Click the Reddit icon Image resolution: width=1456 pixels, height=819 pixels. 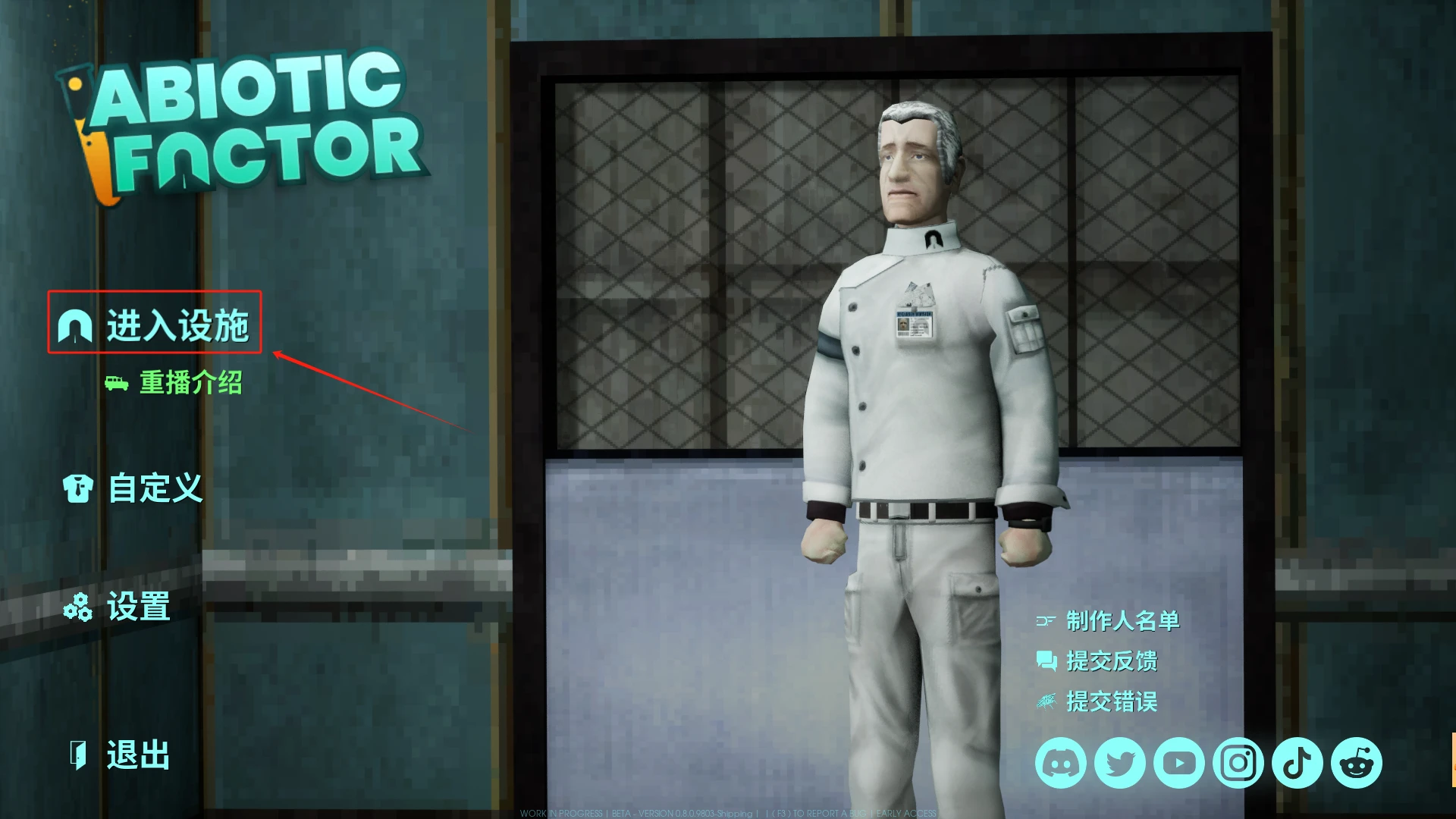pos(1356,763)
